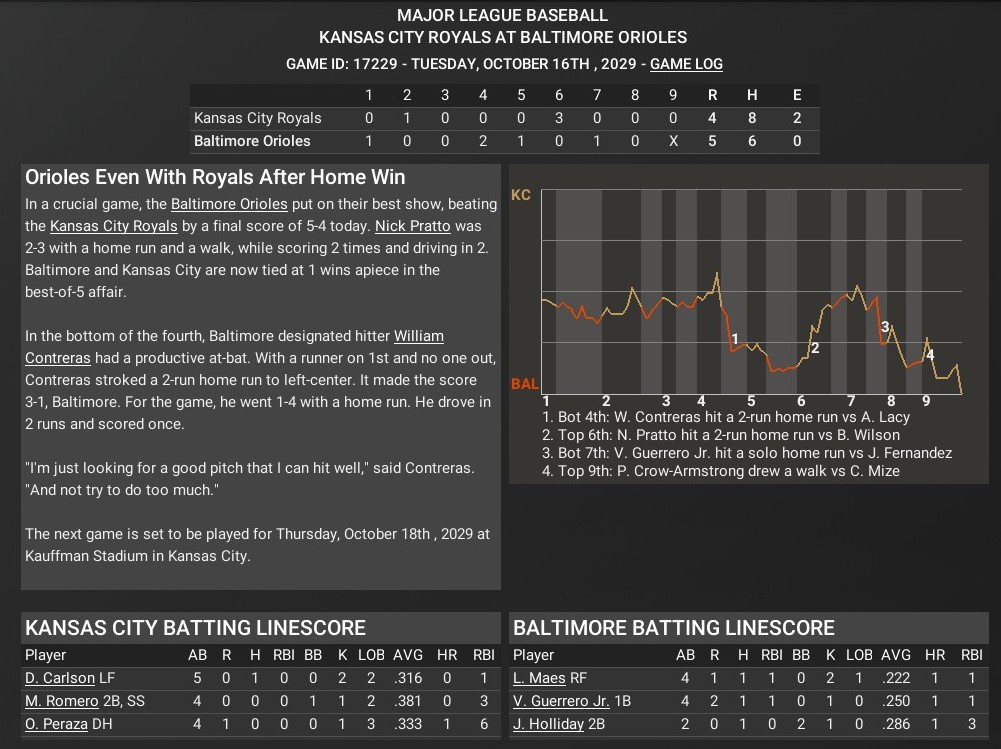
Task: Open the GAME LOG link
Action: [686, 64]
